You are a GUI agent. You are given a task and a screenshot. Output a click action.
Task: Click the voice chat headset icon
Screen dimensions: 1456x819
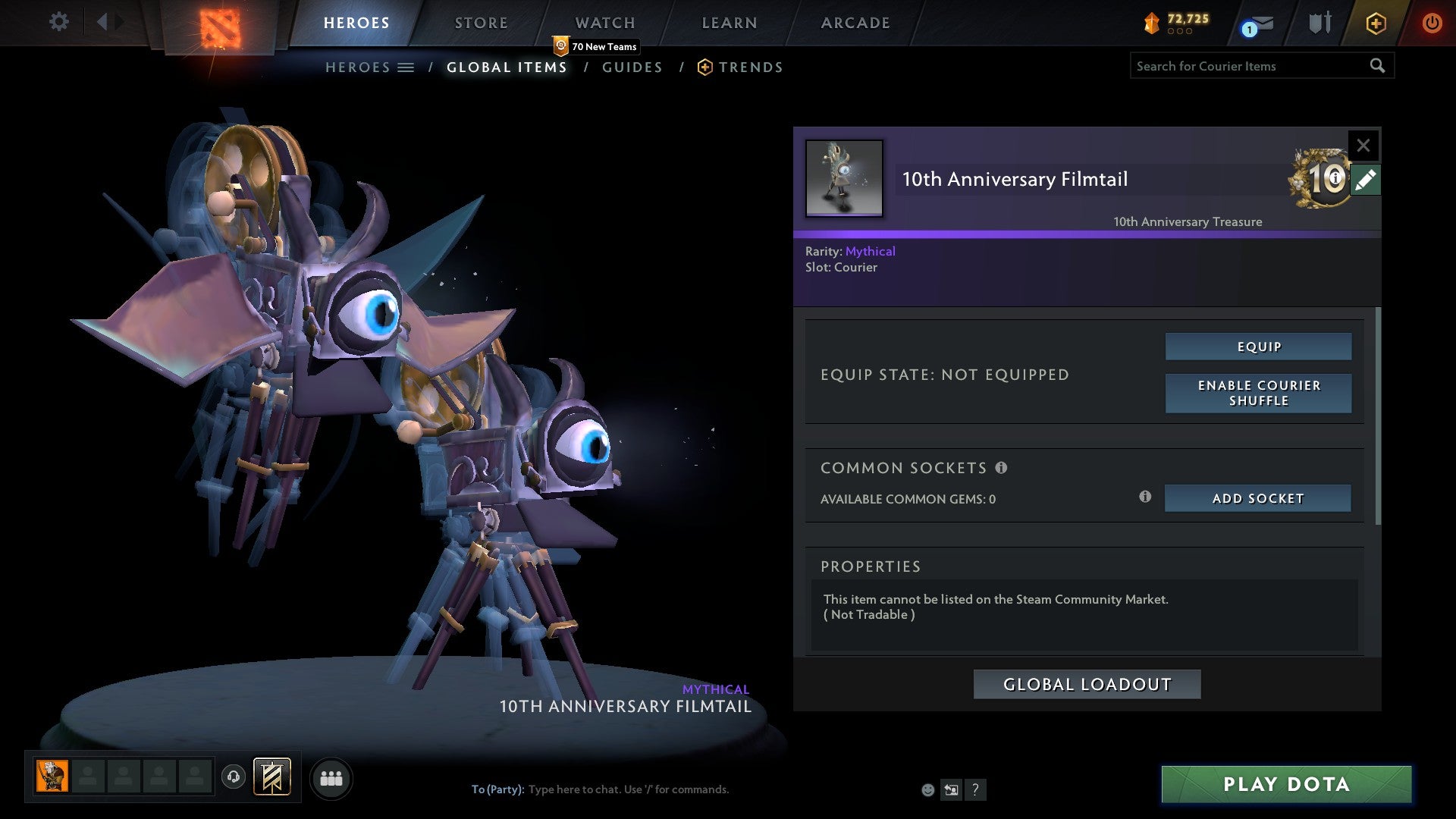pos(234,777)
